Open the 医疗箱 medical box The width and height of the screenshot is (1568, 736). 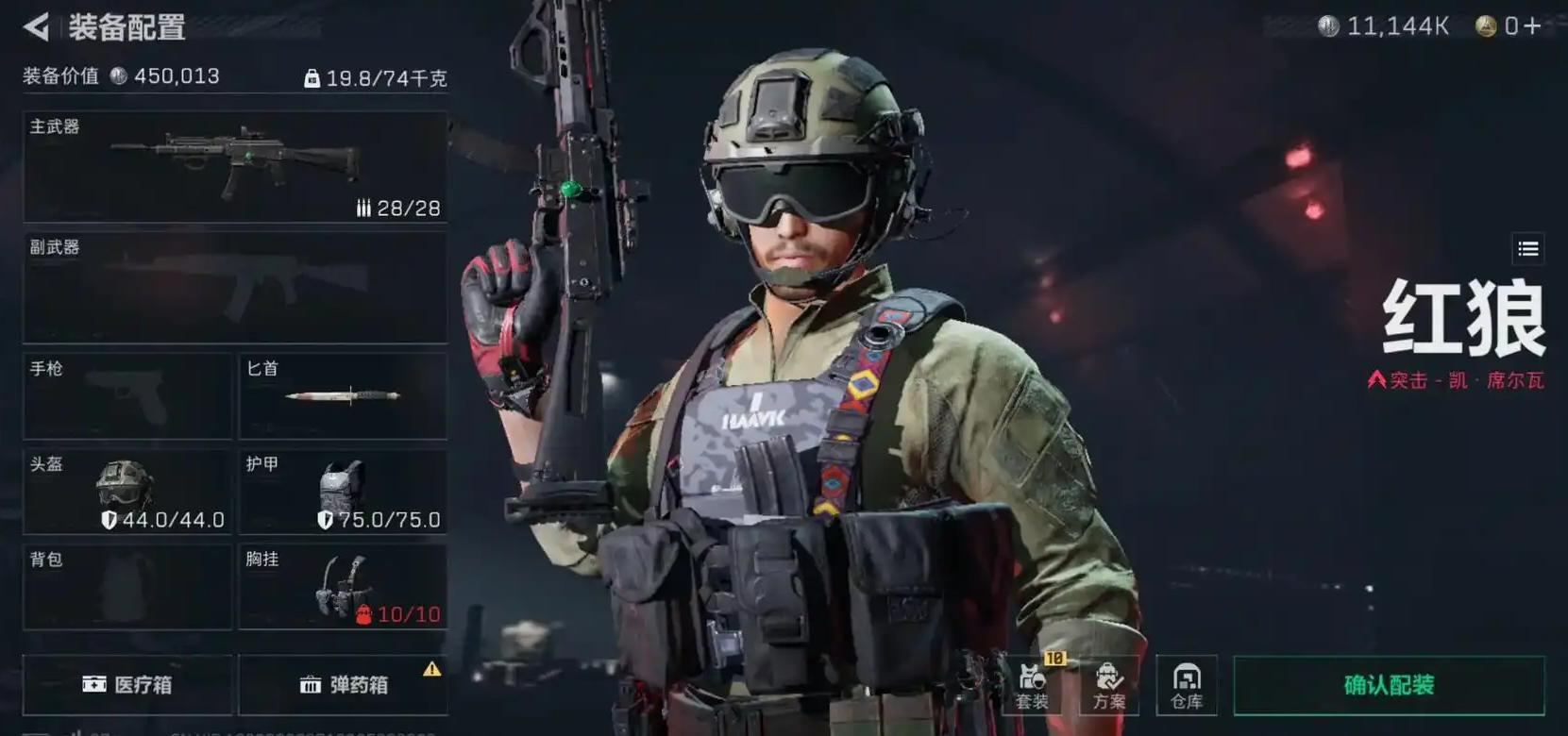[127, 685]
